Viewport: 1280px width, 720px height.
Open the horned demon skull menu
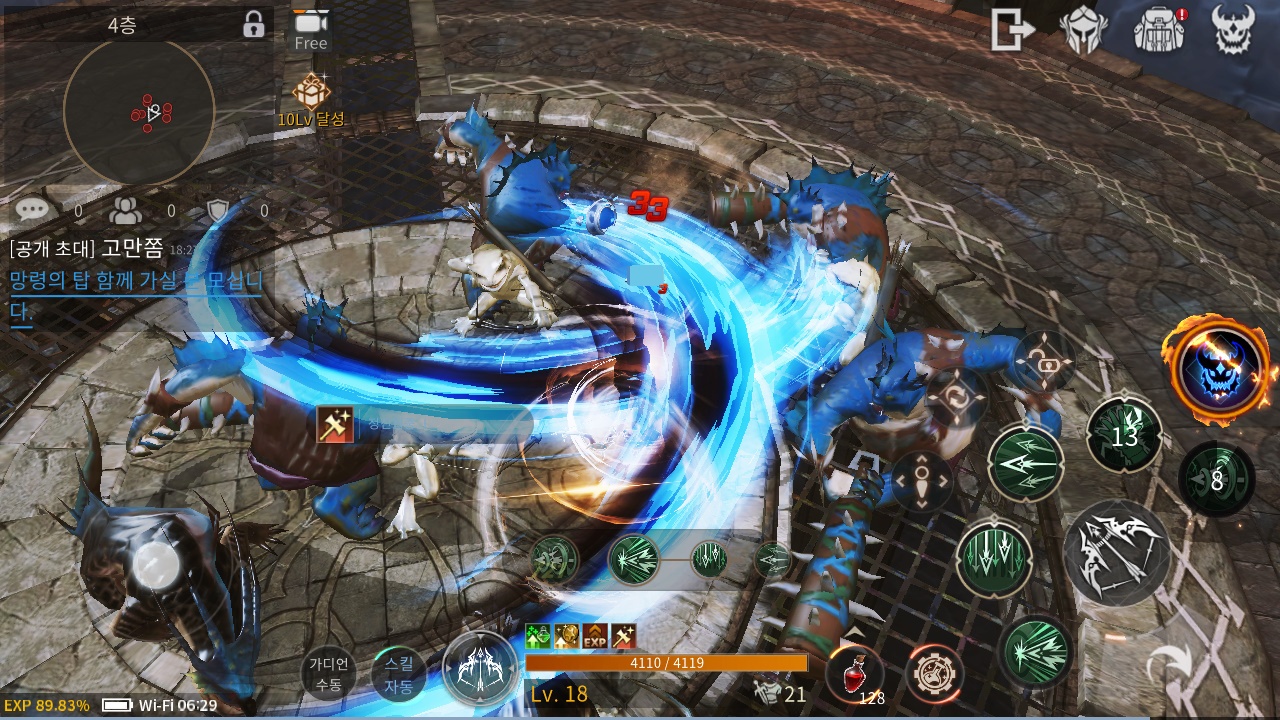pos(1232,29)
